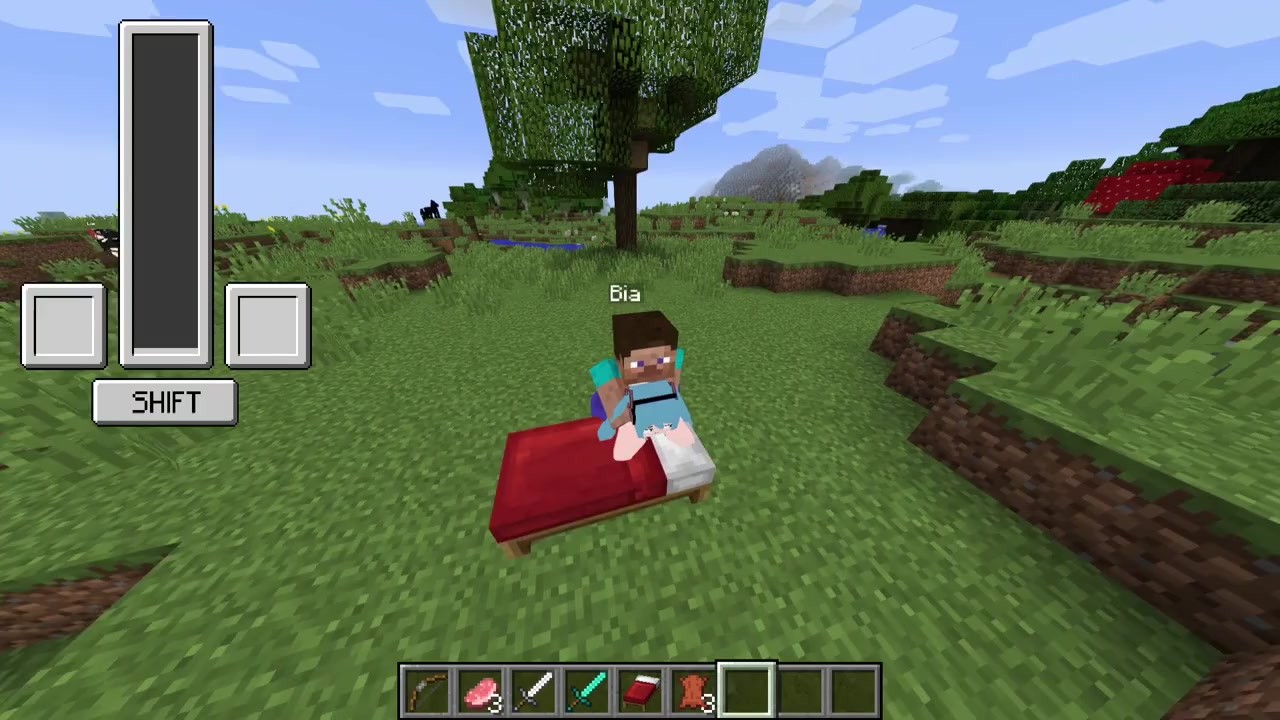Pick the red bed hotbar slot

pos(640,692)
